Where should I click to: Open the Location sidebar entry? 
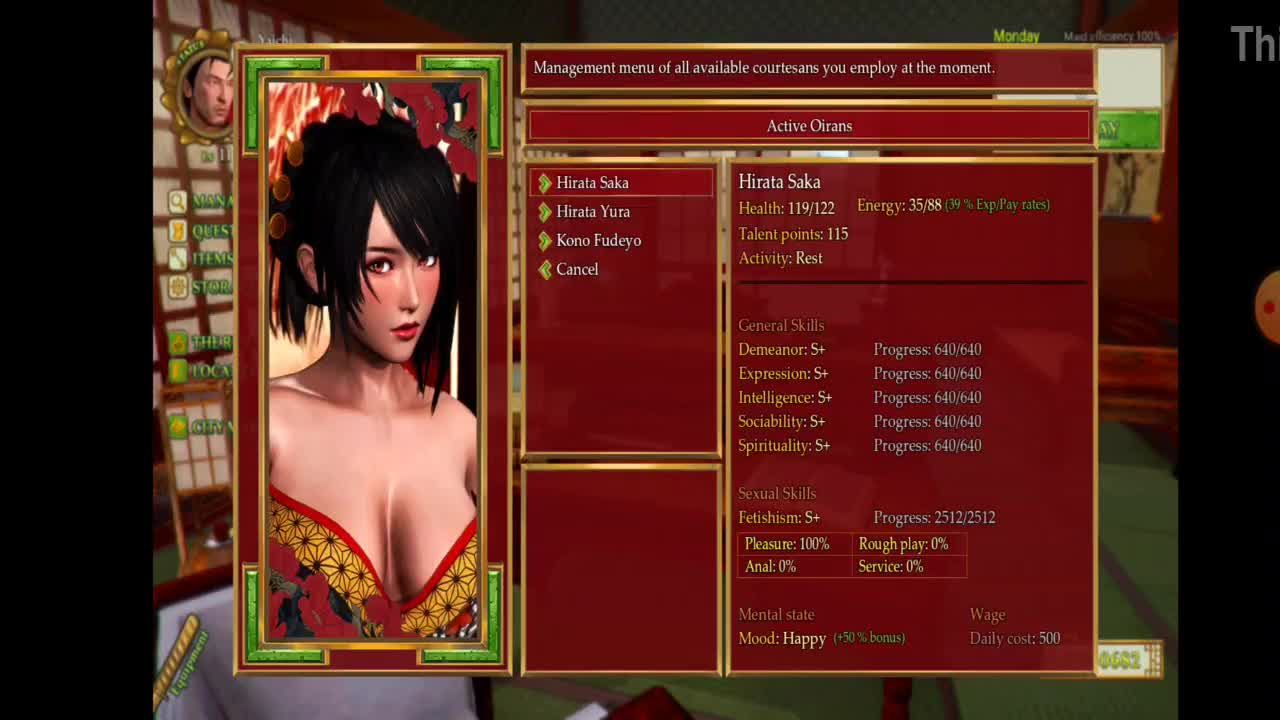(x=202, y=371)
